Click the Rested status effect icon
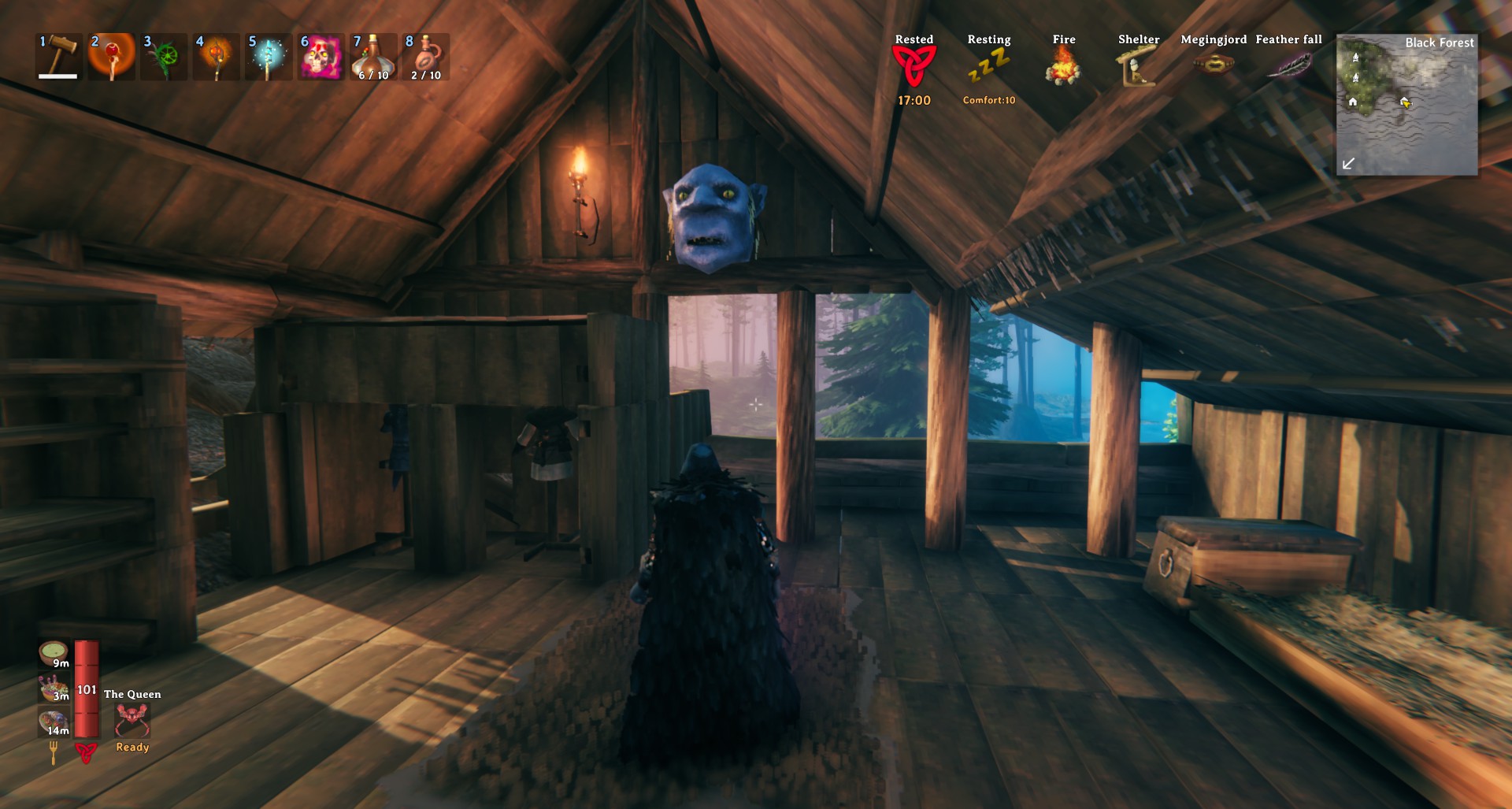Screen dimensions: 1512x809 click(x=913, y=66)
